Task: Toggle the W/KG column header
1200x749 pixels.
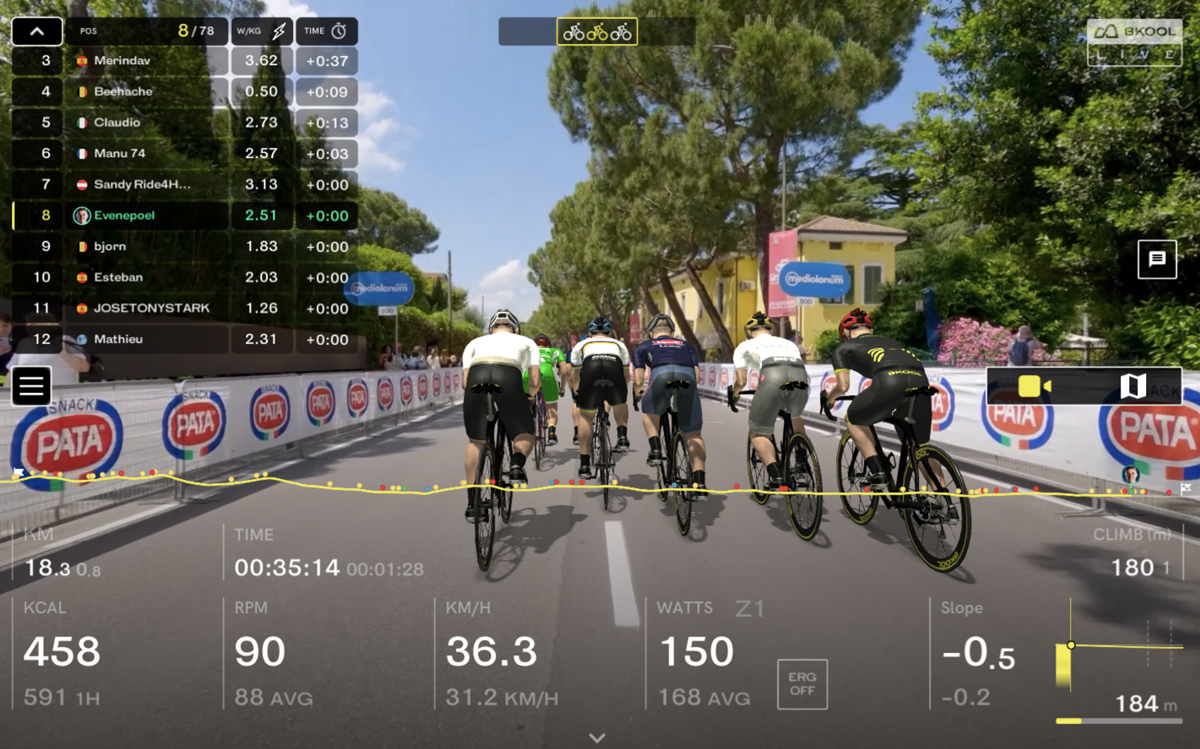Action: [x=261, y=31]
